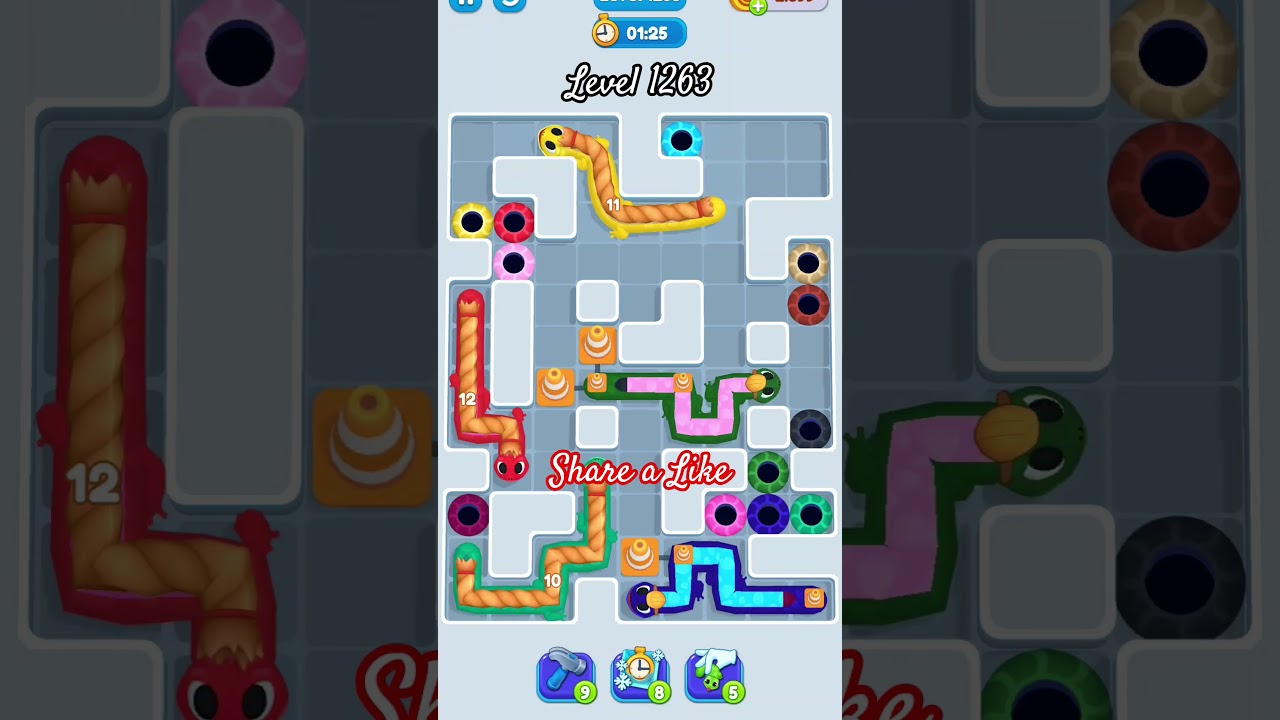
Task: Tap the stopwatch icon beside the 01:25 timer
Action: click(605, 32)
